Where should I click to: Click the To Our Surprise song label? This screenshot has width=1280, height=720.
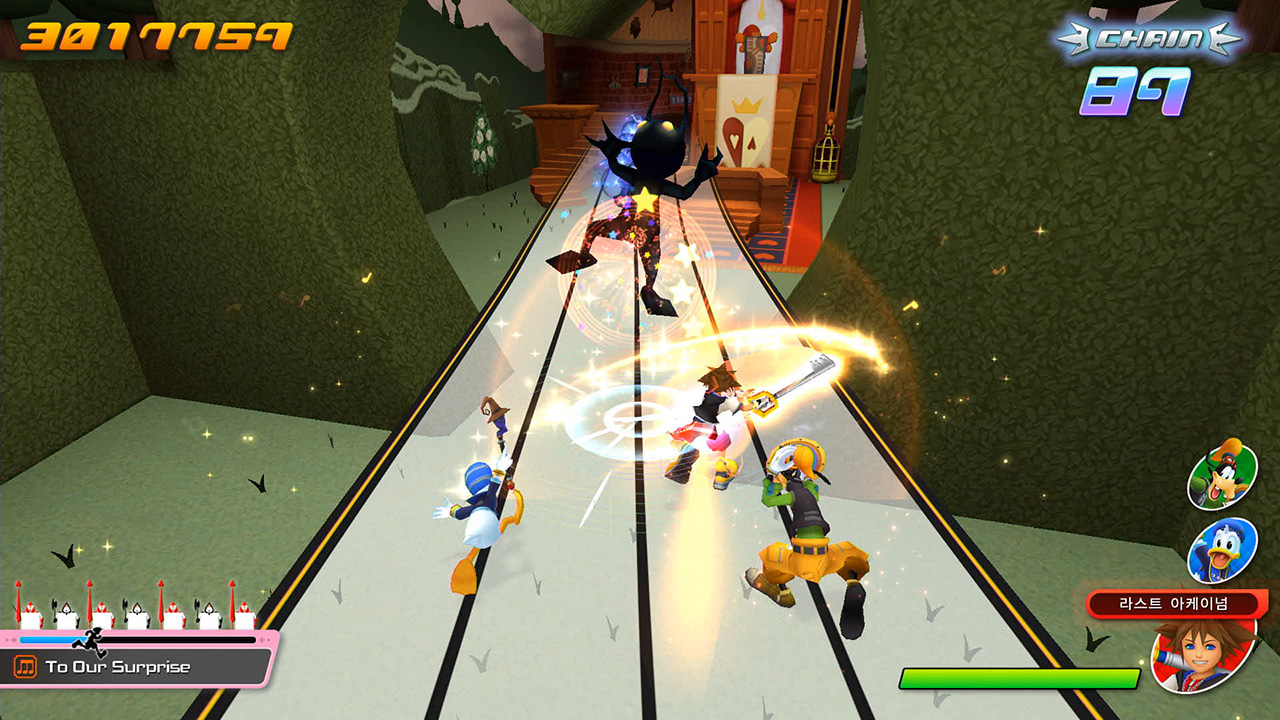tap(118, 666)
